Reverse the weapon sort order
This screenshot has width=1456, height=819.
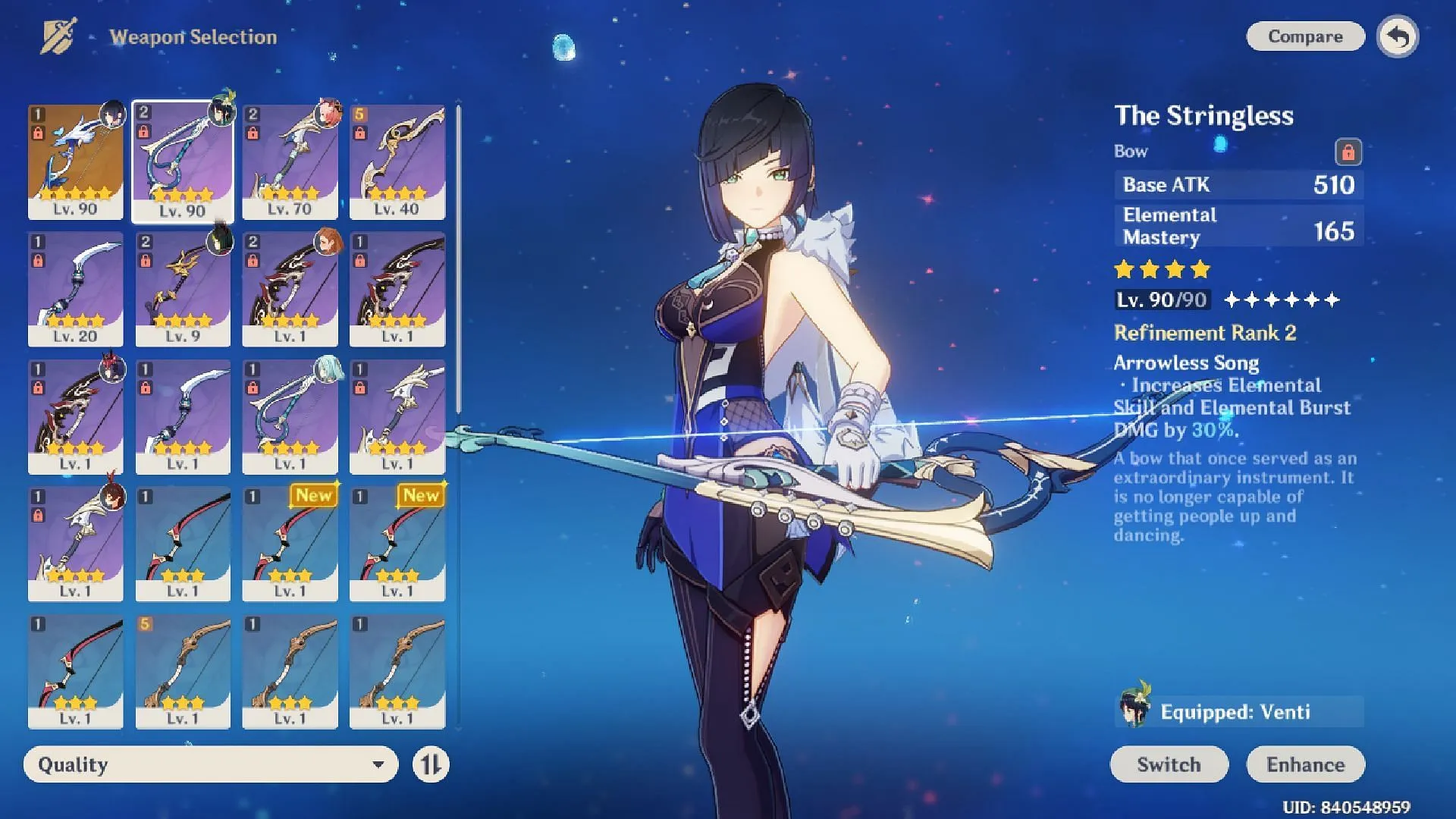click(431, 764)
